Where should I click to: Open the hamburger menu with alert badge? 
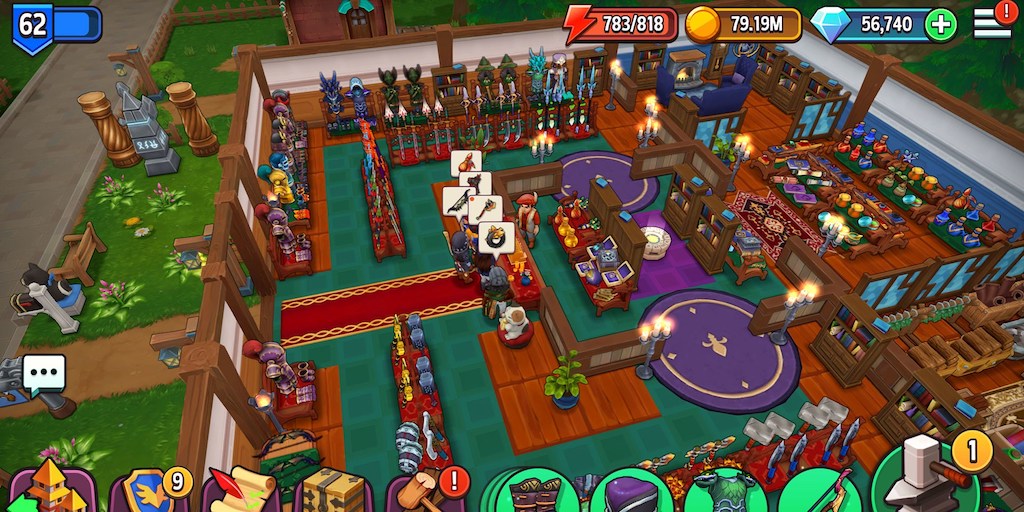pyautogui.click(x=993, y=21)
